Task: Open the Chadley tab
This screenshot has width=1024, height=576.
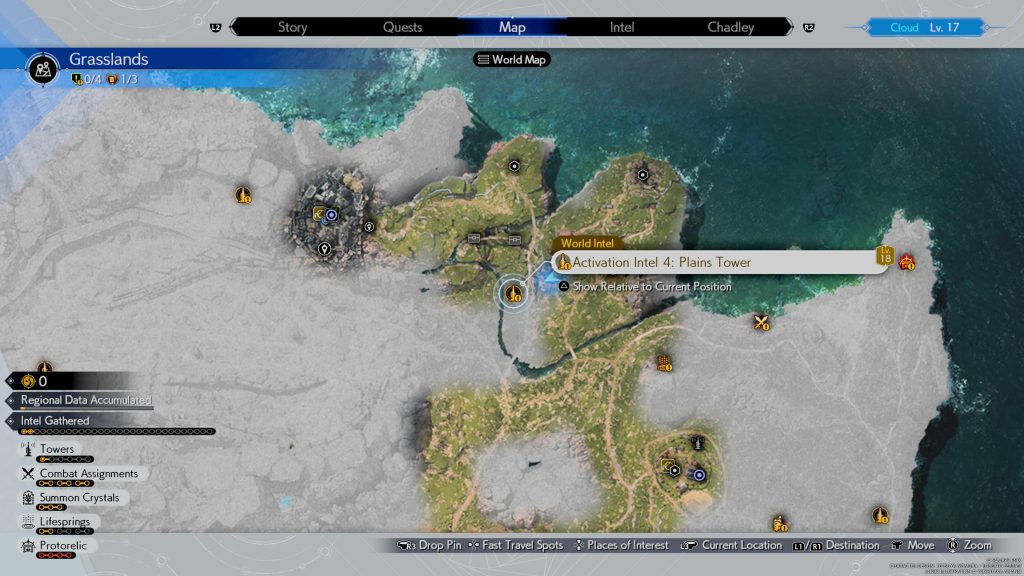Action: (x=731, y=27)
